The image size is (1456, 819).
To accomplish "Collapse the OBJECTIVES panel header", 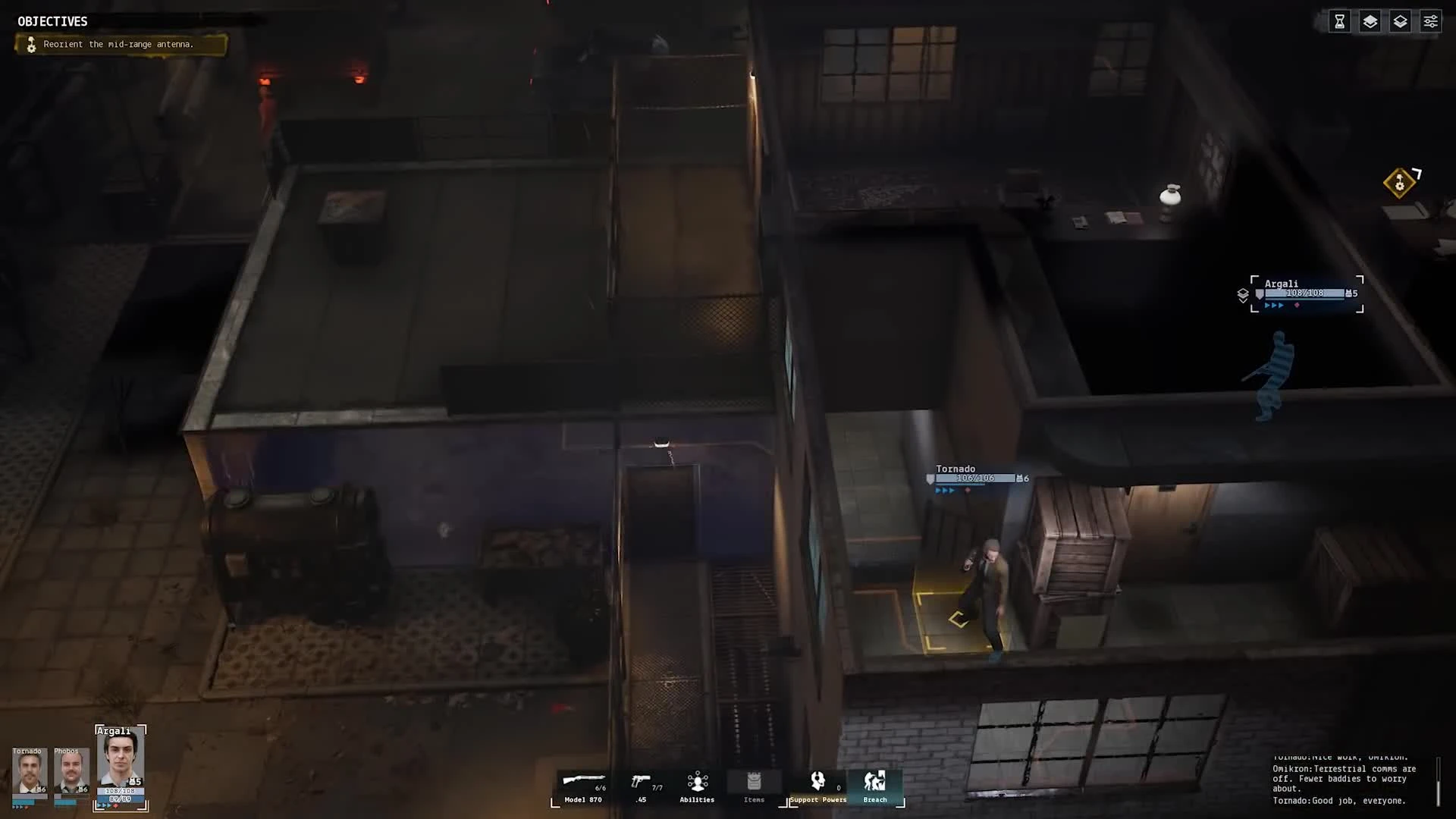I will (x=53, y=21).
